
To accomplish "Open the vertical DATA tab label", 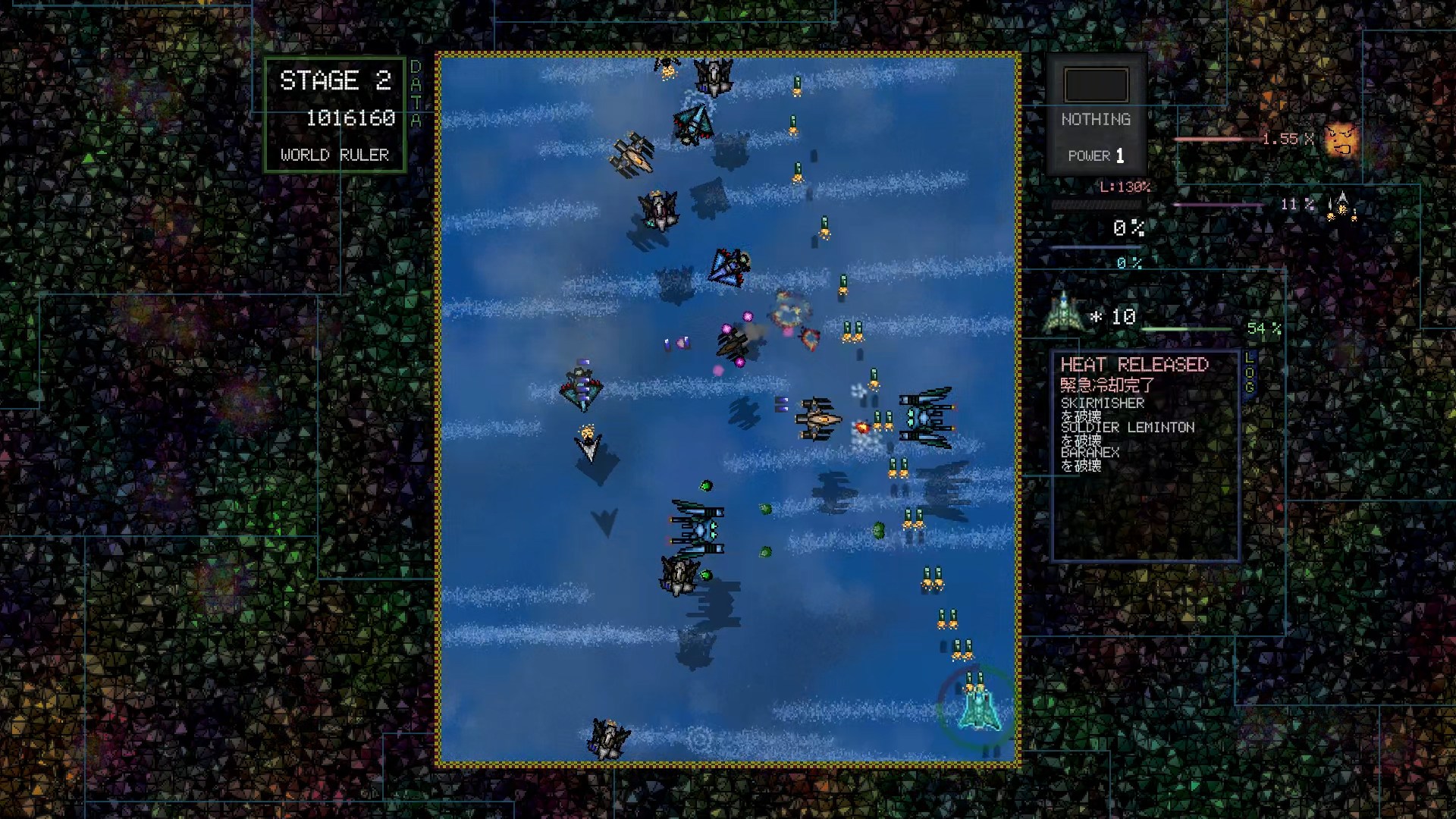I will point(416,93).
